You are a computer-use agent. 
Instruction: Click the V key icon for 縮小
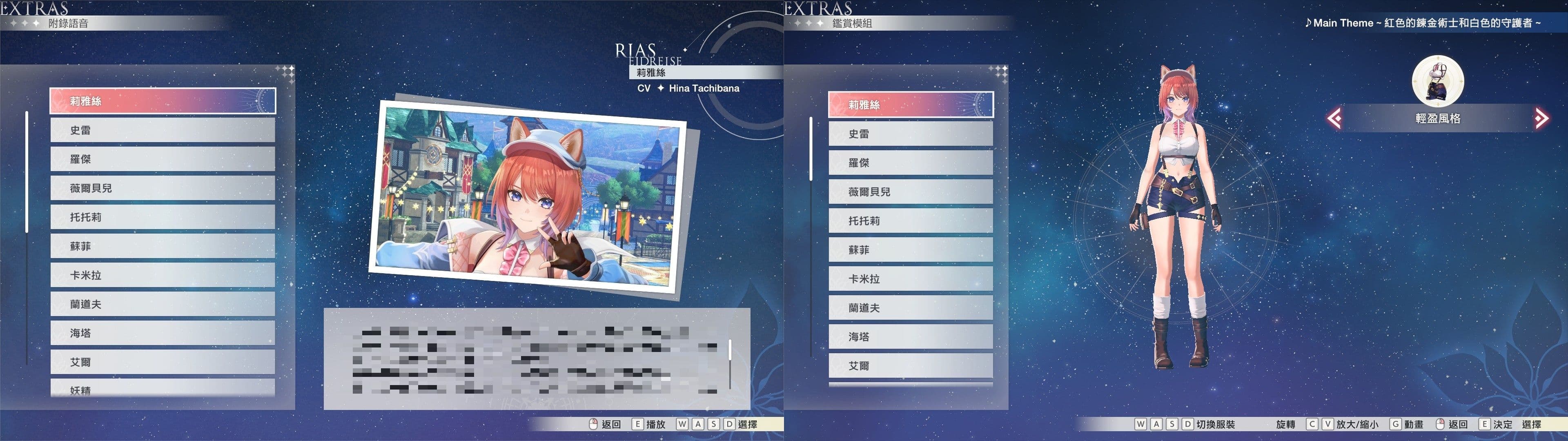[1328, 424]
